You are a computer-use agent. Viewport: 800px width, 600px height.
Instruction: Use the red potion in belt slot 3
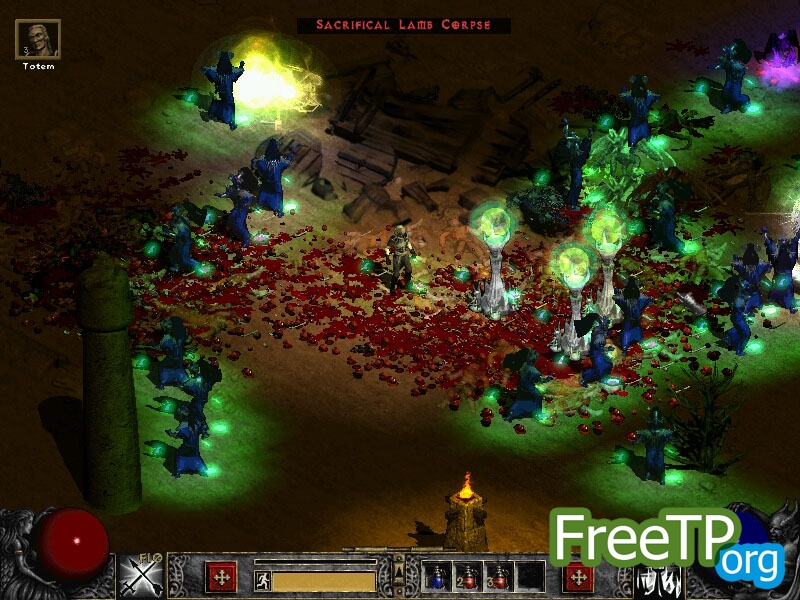click(499, 577)
